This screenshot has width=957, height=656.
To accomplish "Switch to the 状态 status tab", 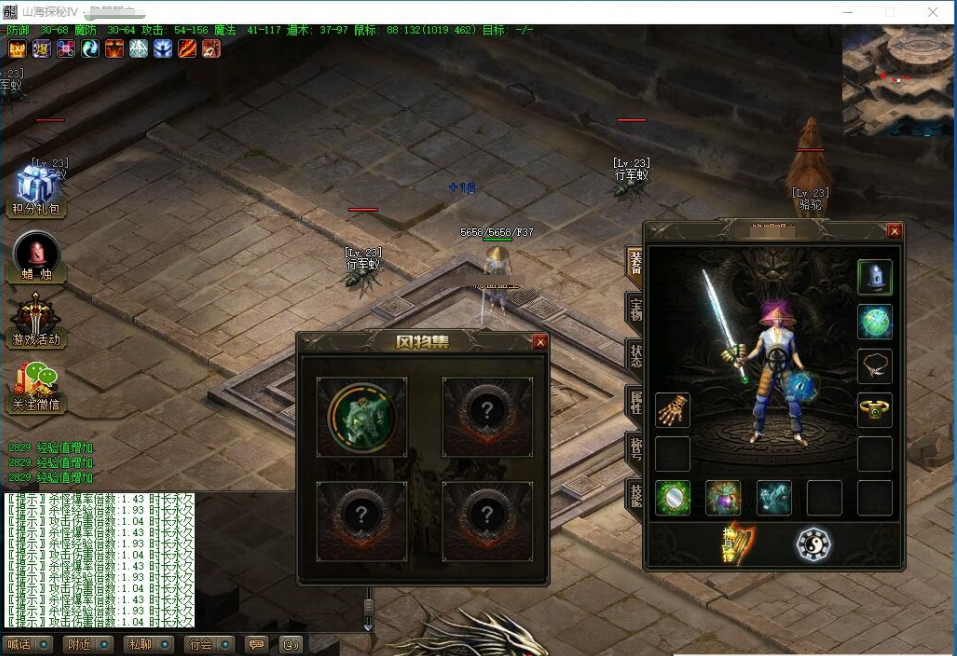I will click(x=634, y=356).
